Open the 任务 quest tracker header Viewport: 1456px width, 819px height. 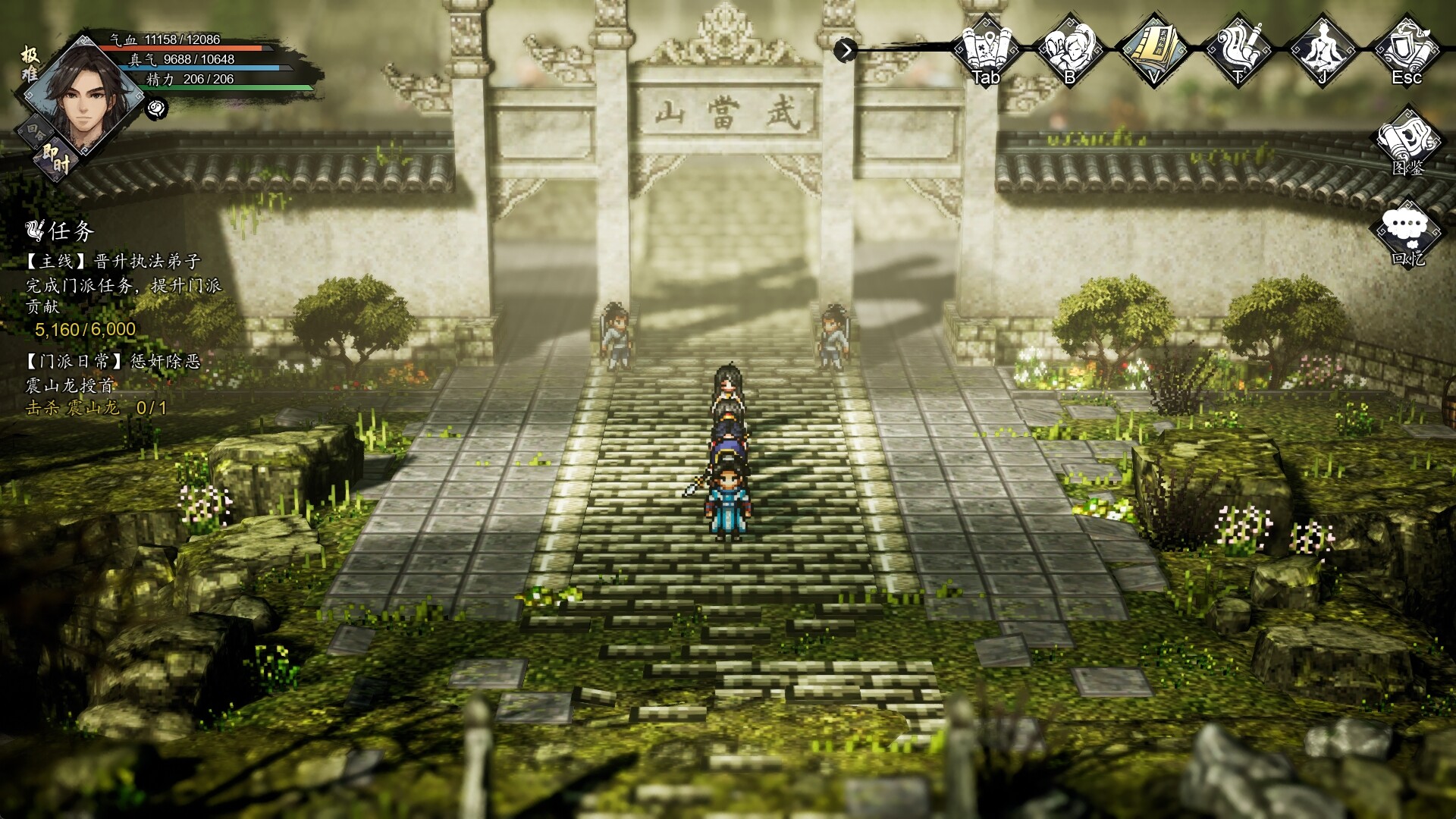(x=61, y=230)
